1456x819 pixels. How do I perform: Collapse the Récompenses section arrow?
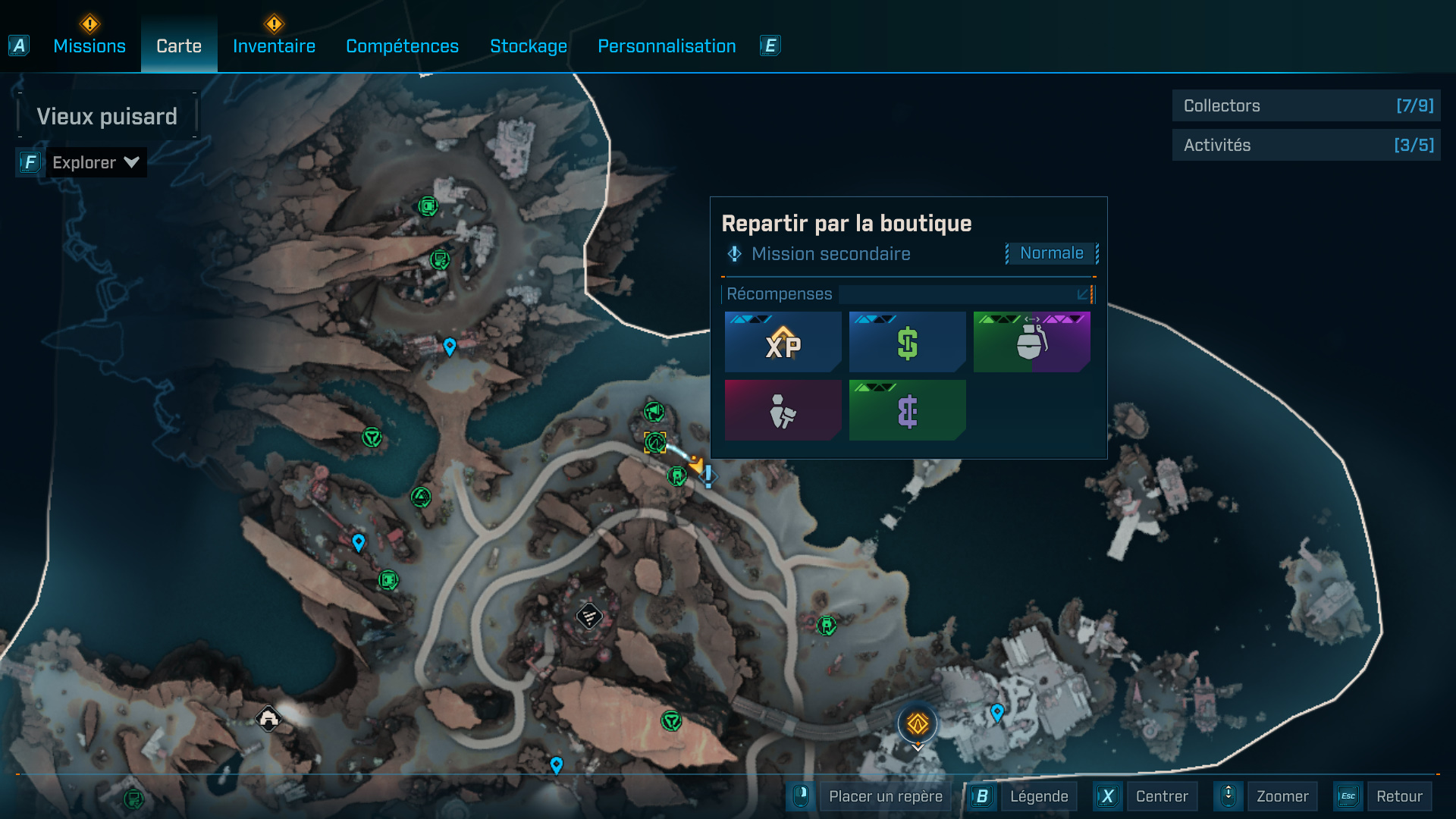point(1084,294)
